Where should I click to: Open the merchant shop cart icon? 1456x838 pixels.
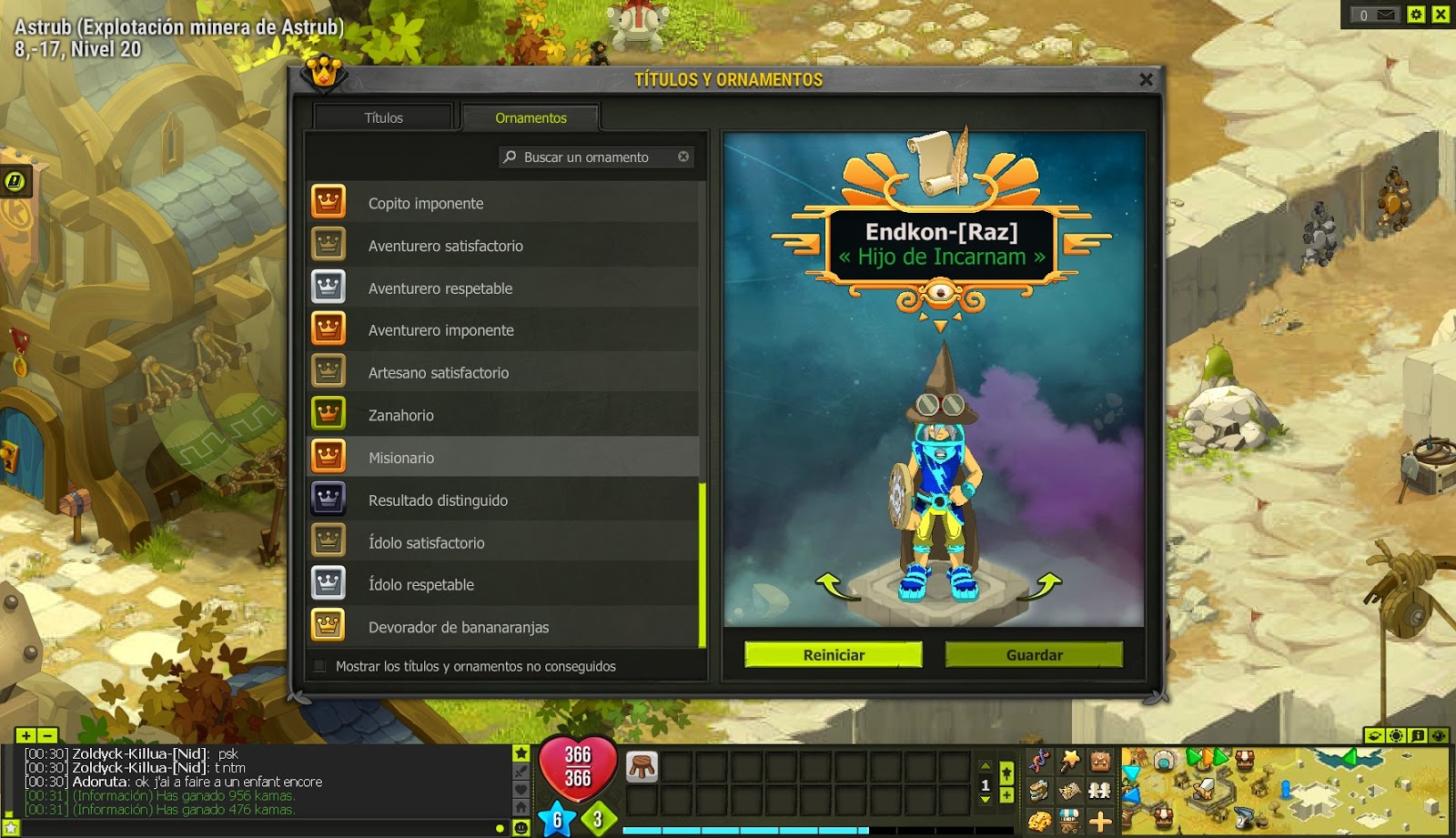[1069, 822]
